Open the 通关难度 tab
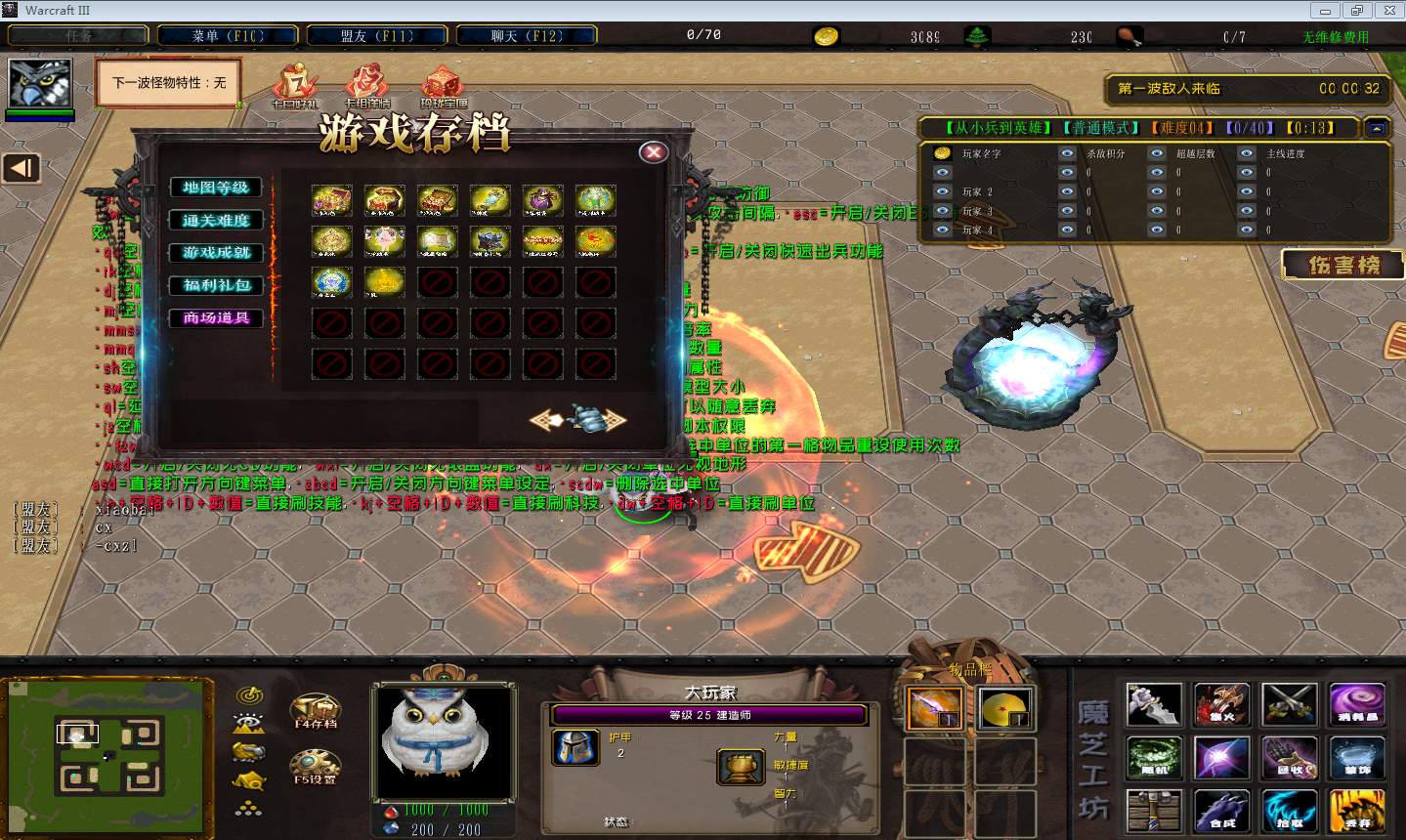 point(216,220)
